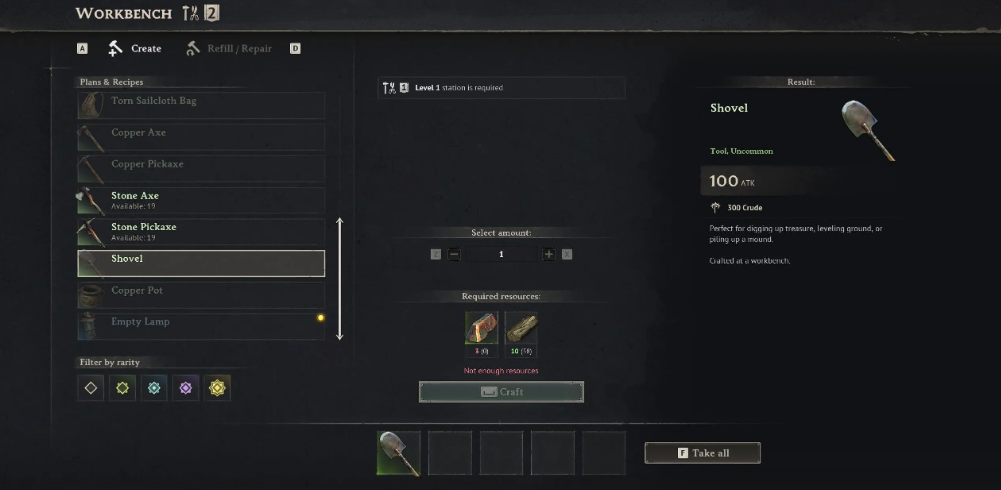The image size is (1001, 490).
Task: Click the Craft button
Action: coord(501,392)
